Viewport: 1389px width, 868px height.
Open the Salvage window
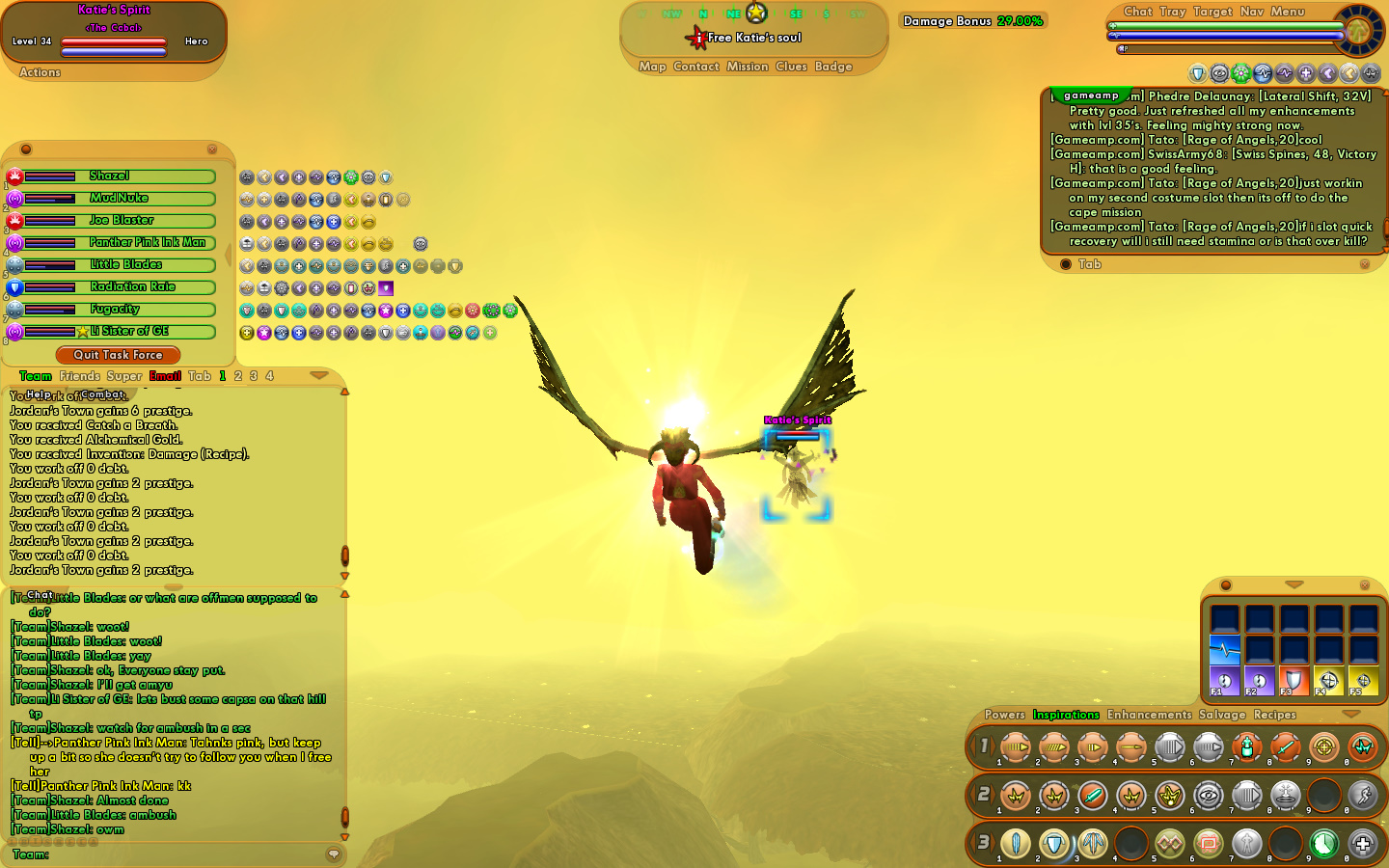pos(1222,715)
